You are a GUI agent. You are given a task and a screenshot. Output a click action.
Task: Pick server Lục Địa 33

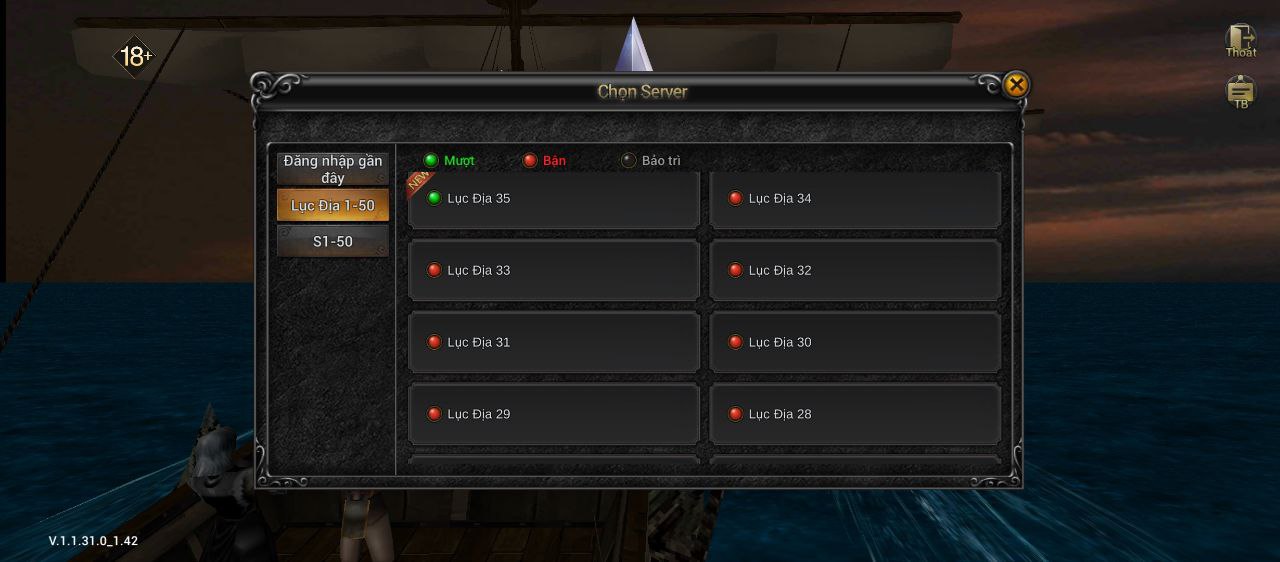coord(553,270)
